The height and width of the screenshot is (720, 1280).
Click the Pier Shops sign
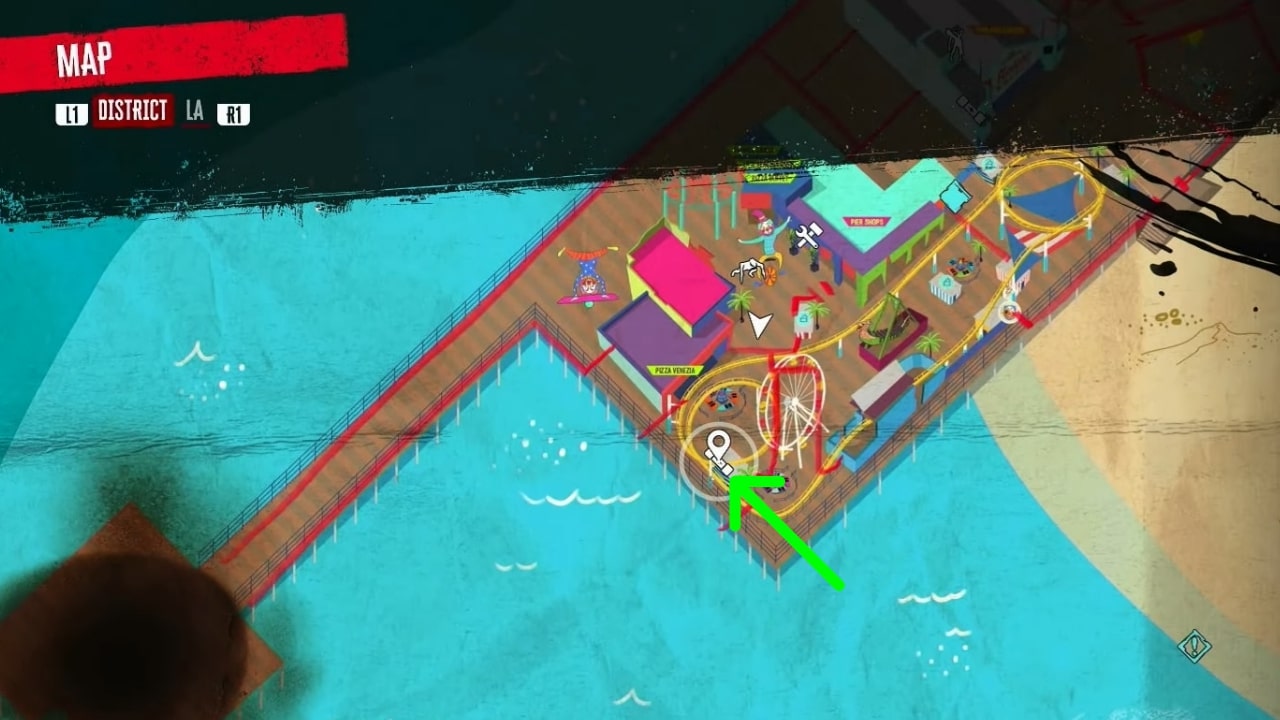(x=865, y=221)
